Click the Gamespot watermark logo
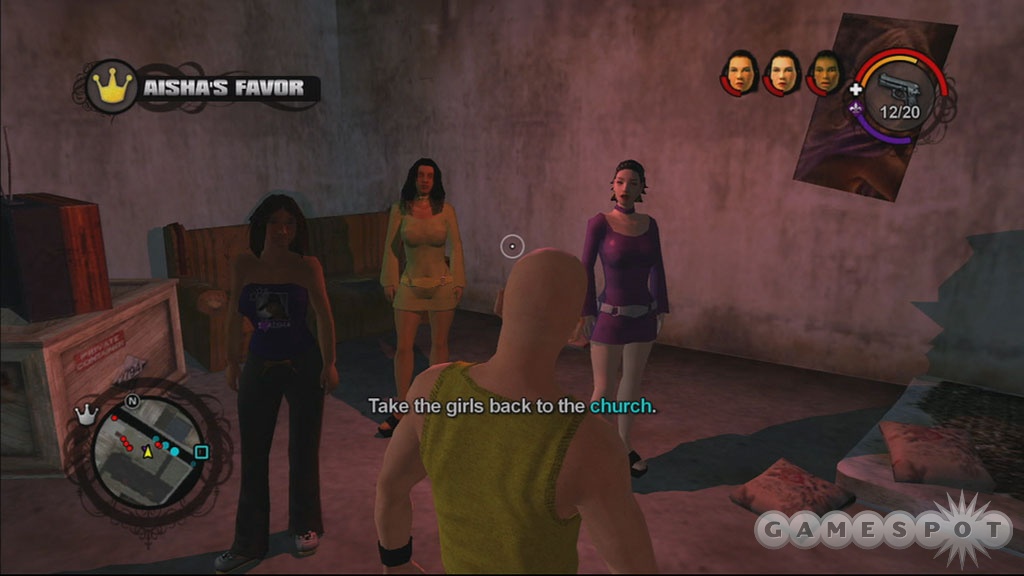The height and width of the screenshot is (576, 1024). [883, 529]
